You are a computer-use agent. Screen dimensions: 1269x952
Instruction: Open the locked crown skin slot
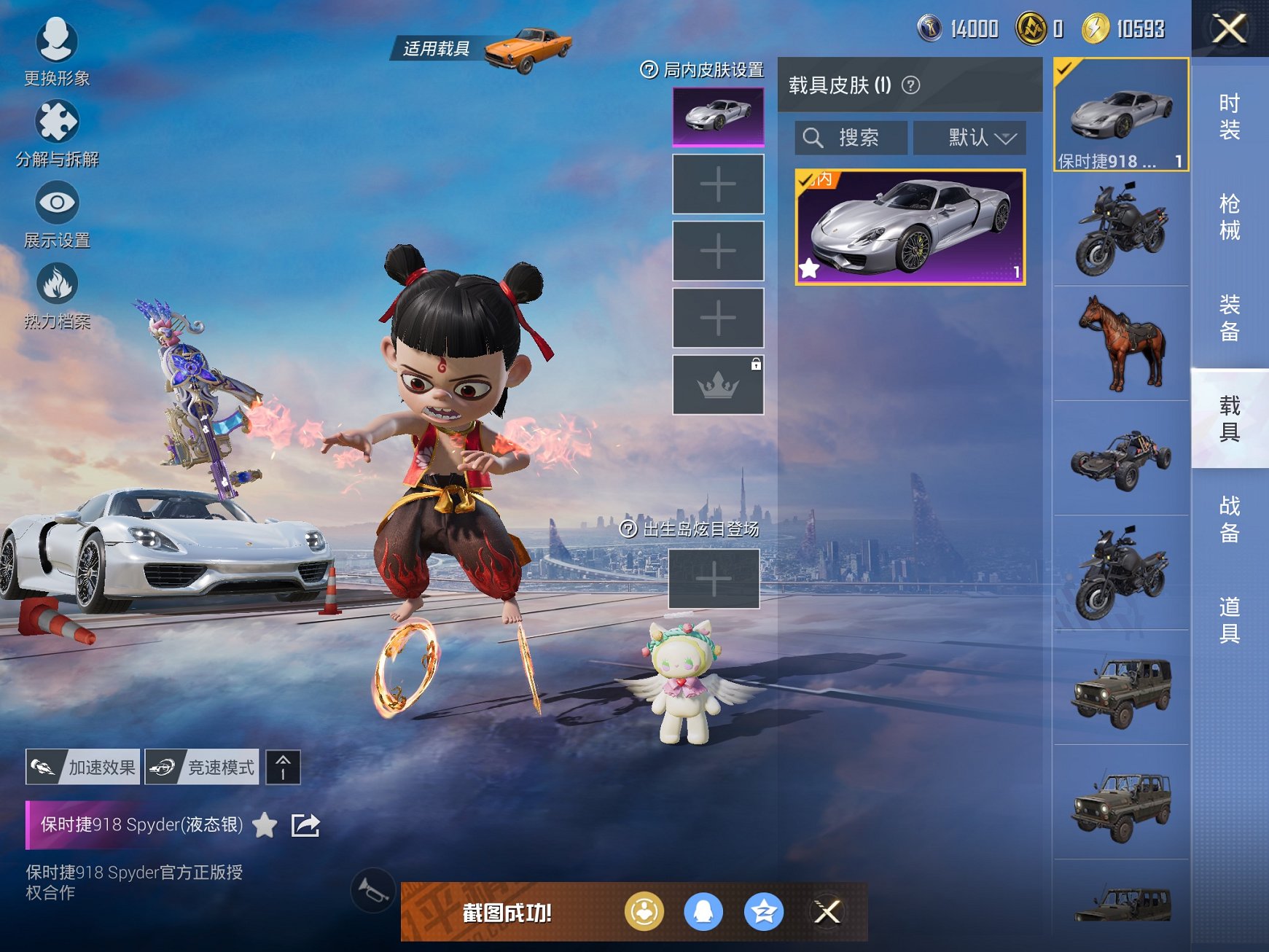tap(718, 385)
